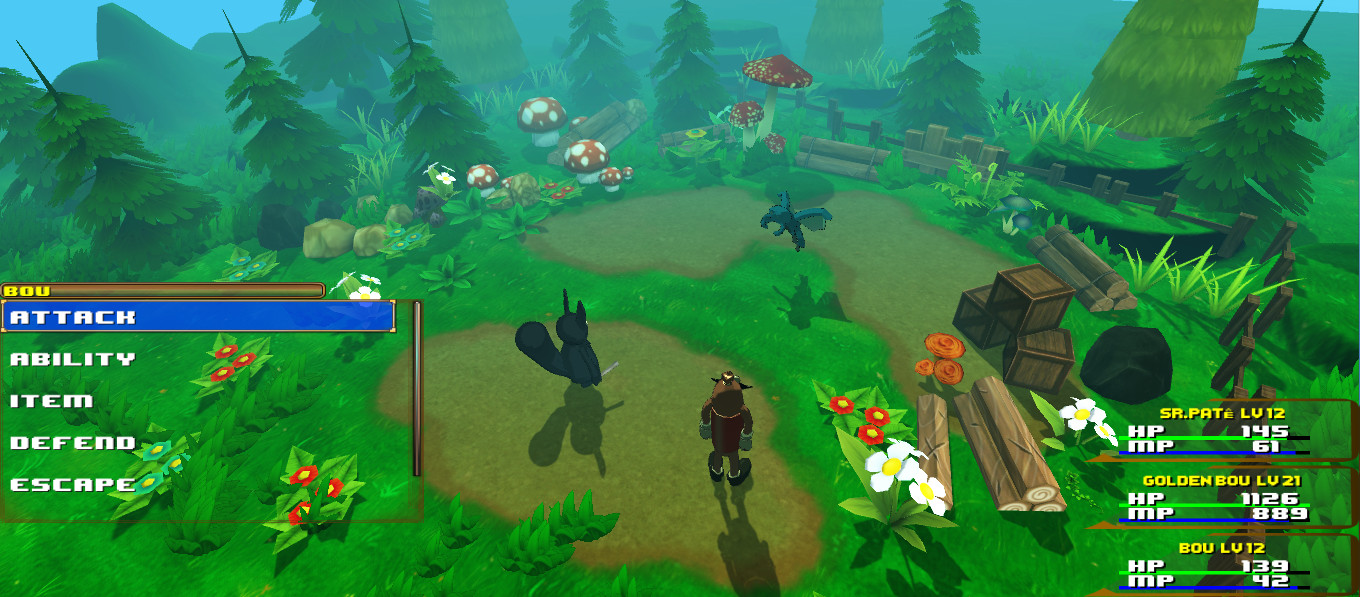The image size is (1360, 597).
Task: Choose Escape to flee battle
Action: click(x=73, y=485)
